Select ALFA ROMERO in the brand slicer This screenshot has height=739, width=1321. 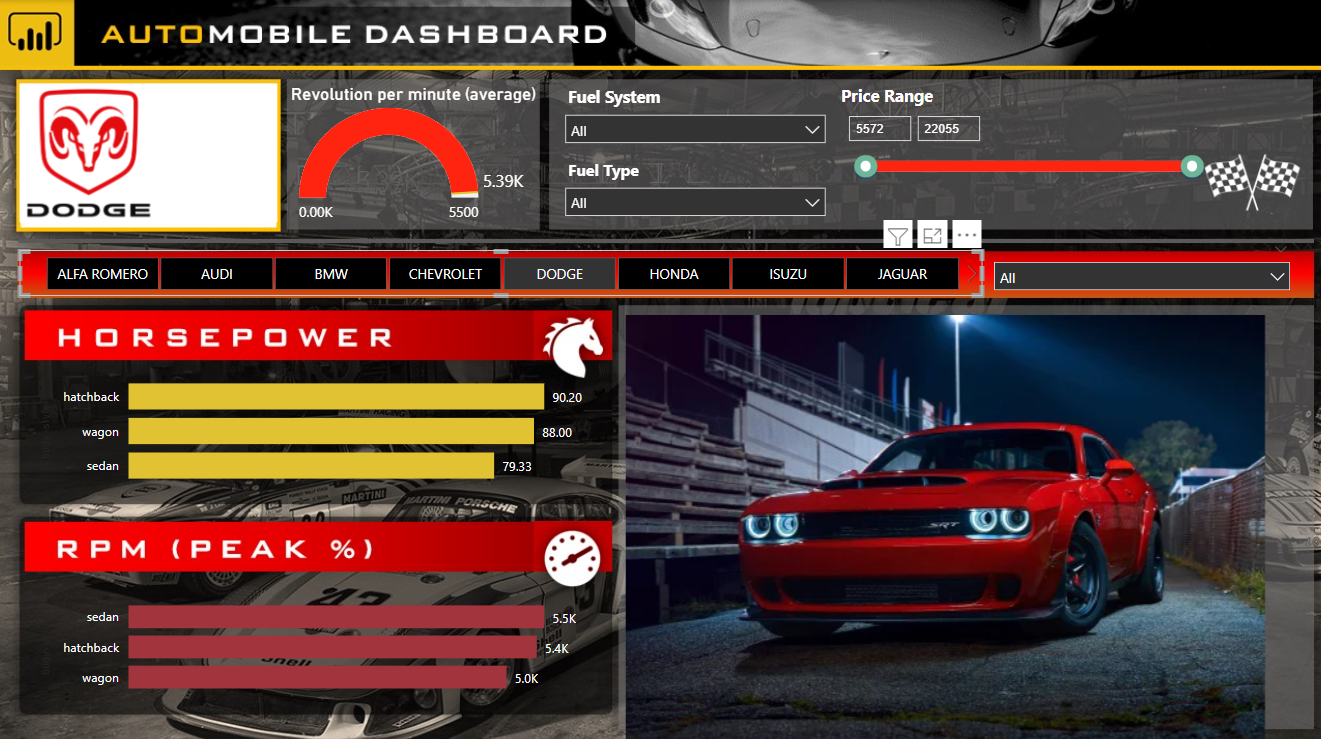coord(102,273)
